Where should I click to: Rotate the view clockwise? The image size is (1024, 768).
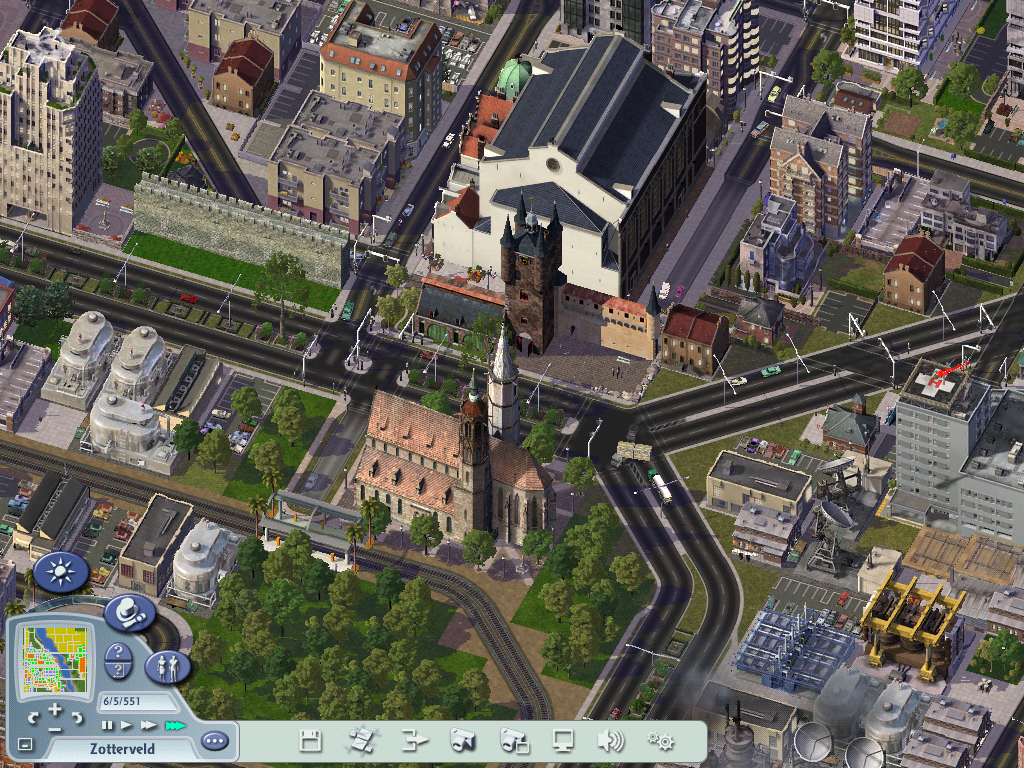(x=77, y=717)
